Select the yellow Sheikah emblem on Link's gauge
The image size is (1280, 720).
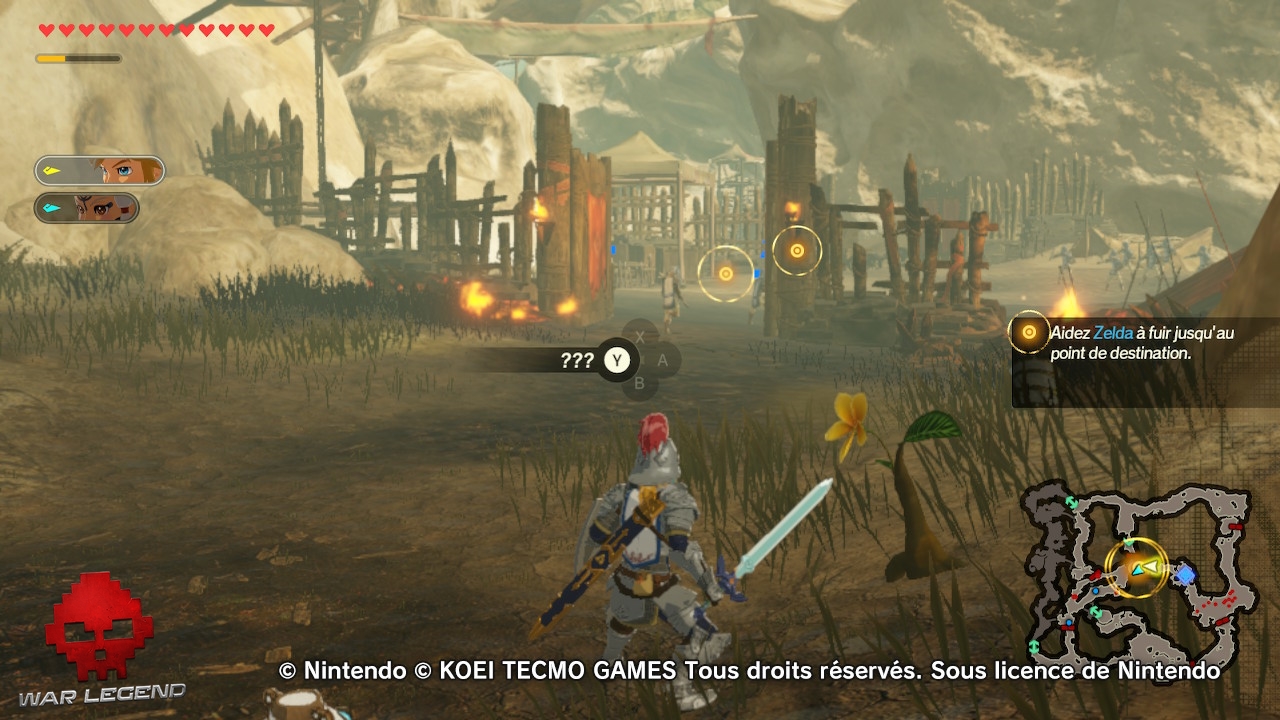point(53,170)
